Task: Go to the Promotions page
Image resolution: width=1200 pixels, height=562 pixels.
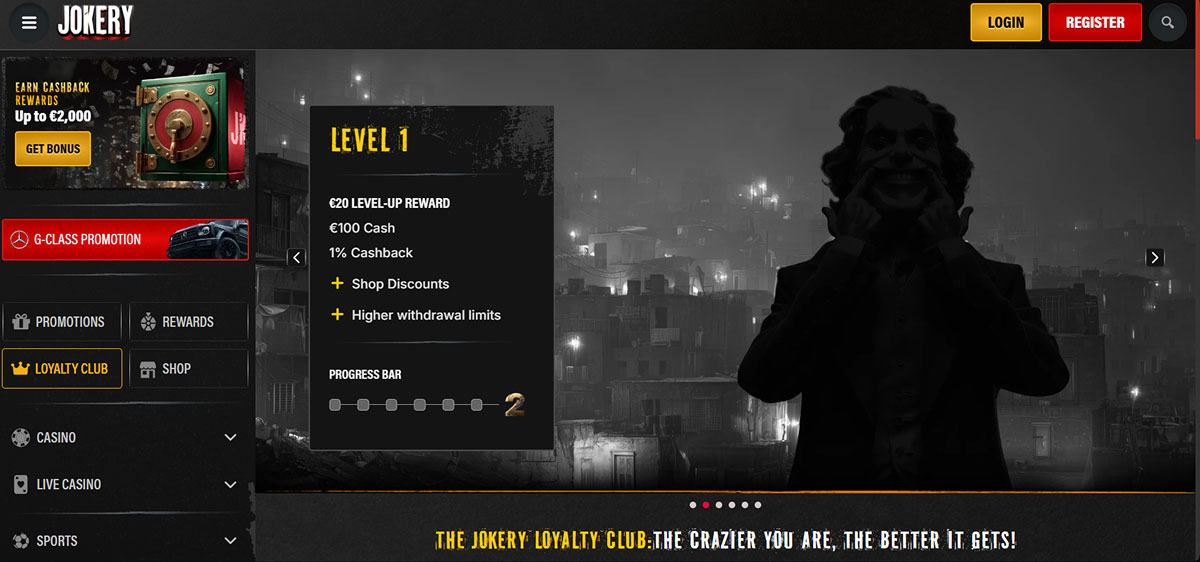Action: click(x=62, y=322)
